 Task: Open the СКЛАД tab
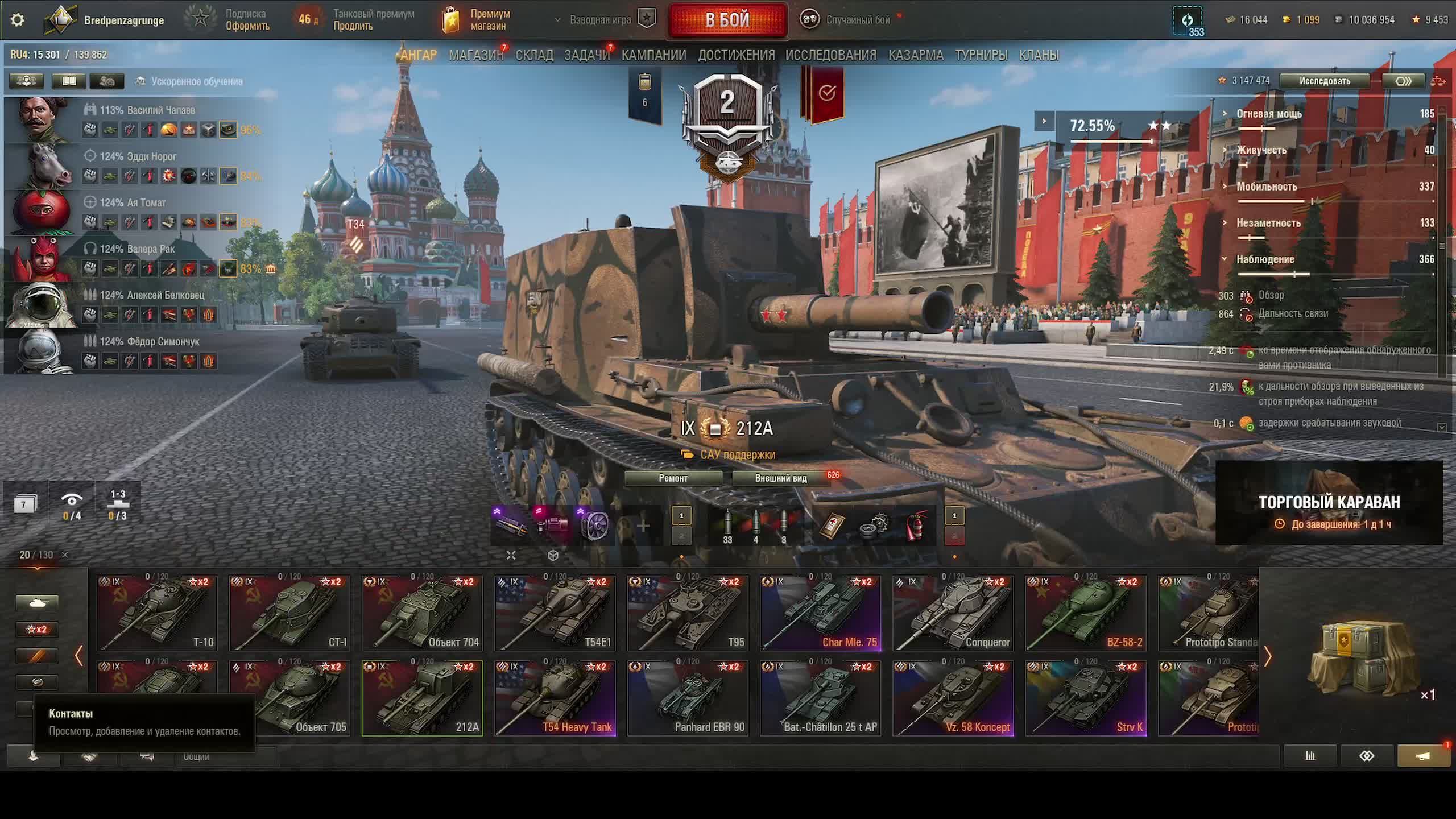[534, 55]
